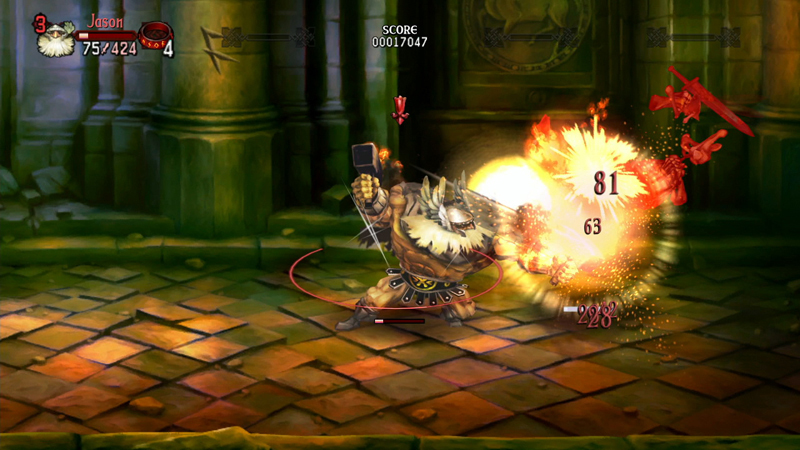Select the red item pouch icon
This screenshot has height=450, width=800.
click(x=153, y=36)
